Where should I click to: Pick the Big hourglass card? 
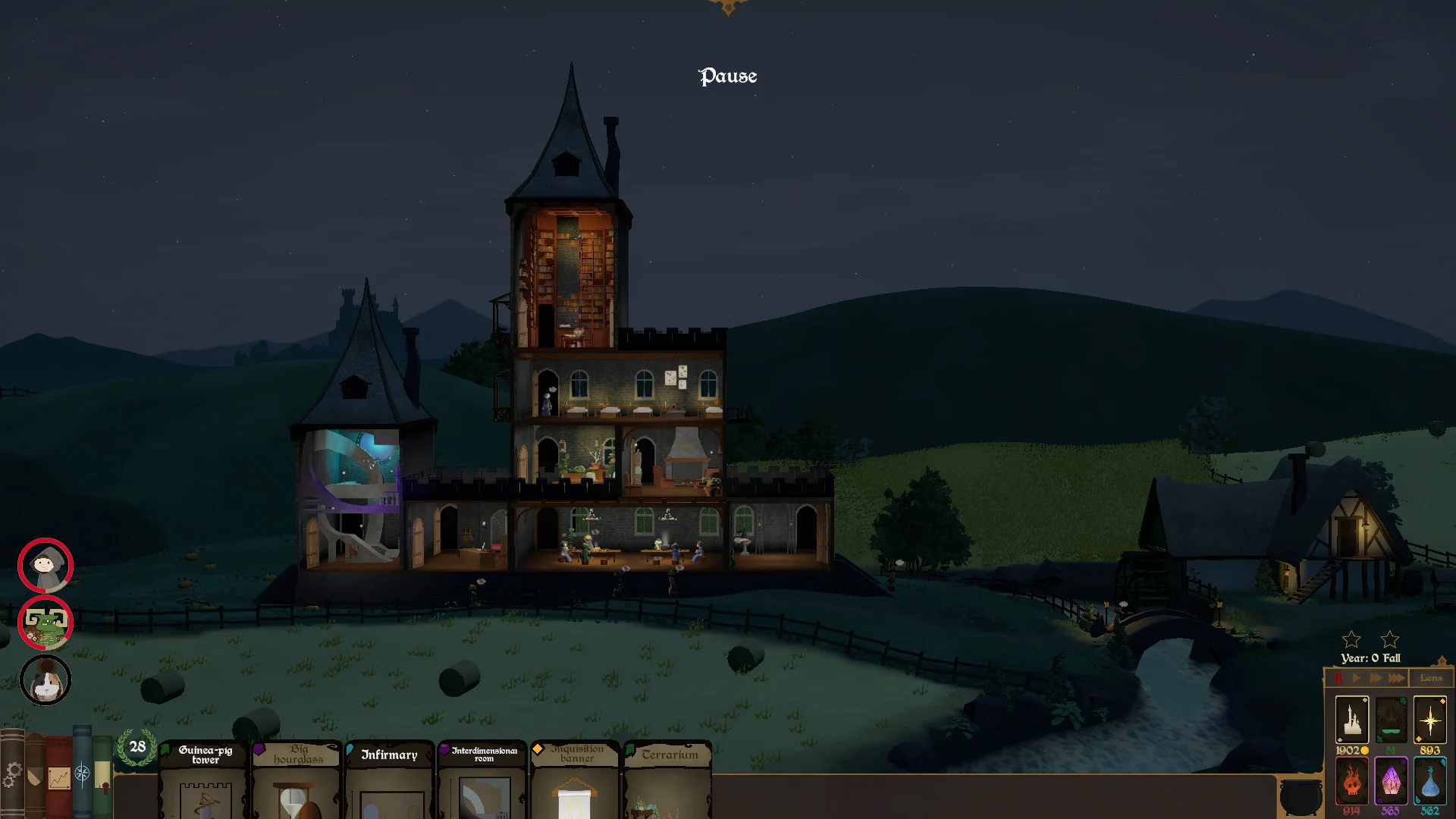[x=297, y=781]
